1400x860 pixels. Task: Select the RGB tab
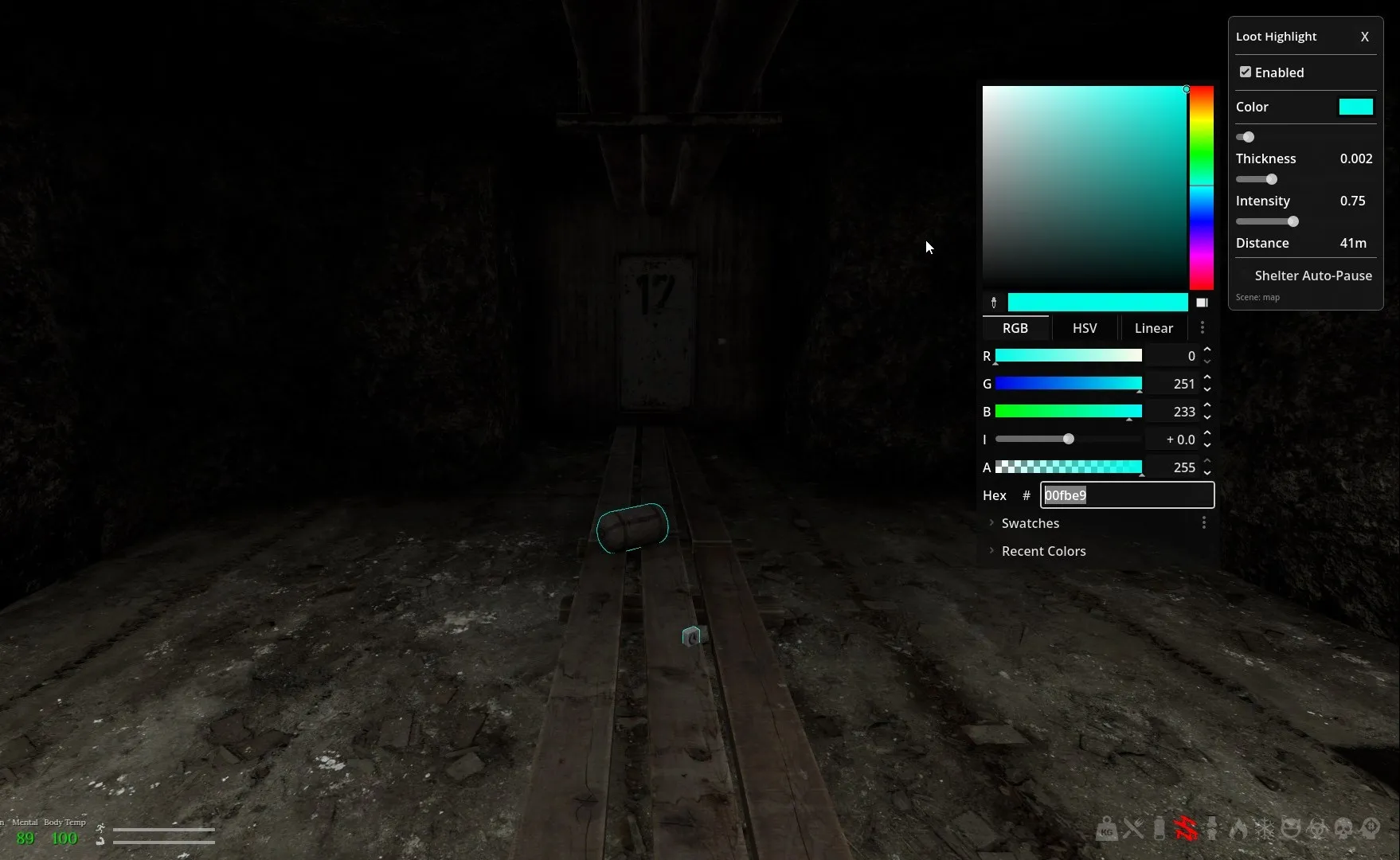[x=1015, y=328]
